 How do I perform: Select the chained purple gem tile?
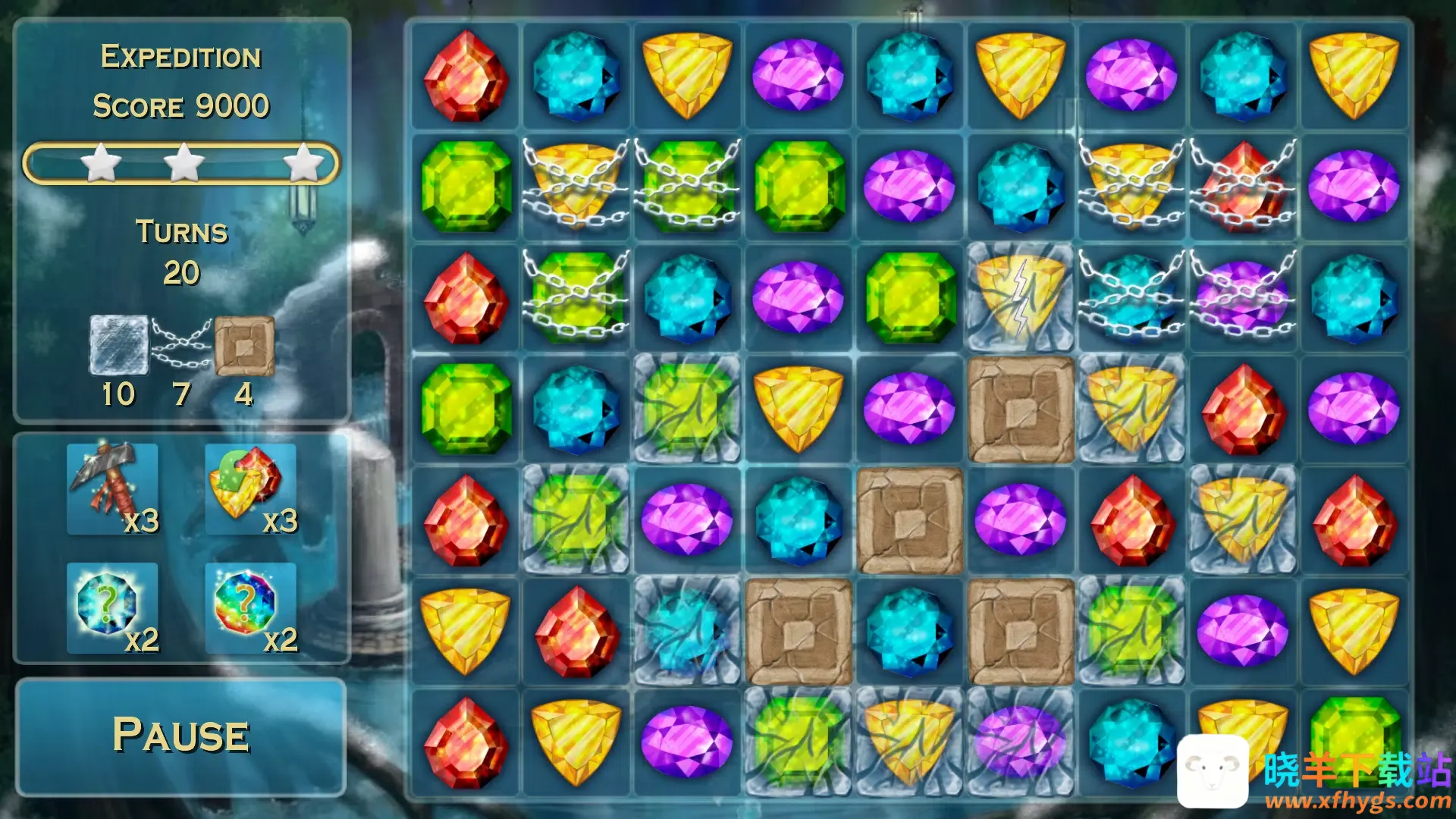tap(1243, 298)
